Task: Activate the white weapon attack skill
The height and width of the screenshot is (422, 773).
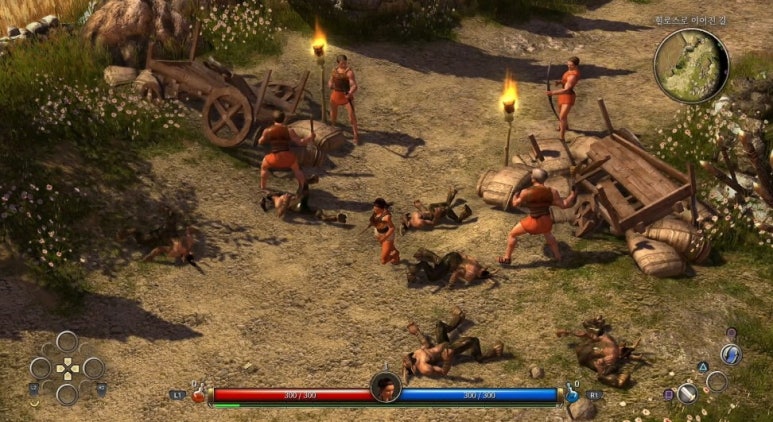Action: 687,393
